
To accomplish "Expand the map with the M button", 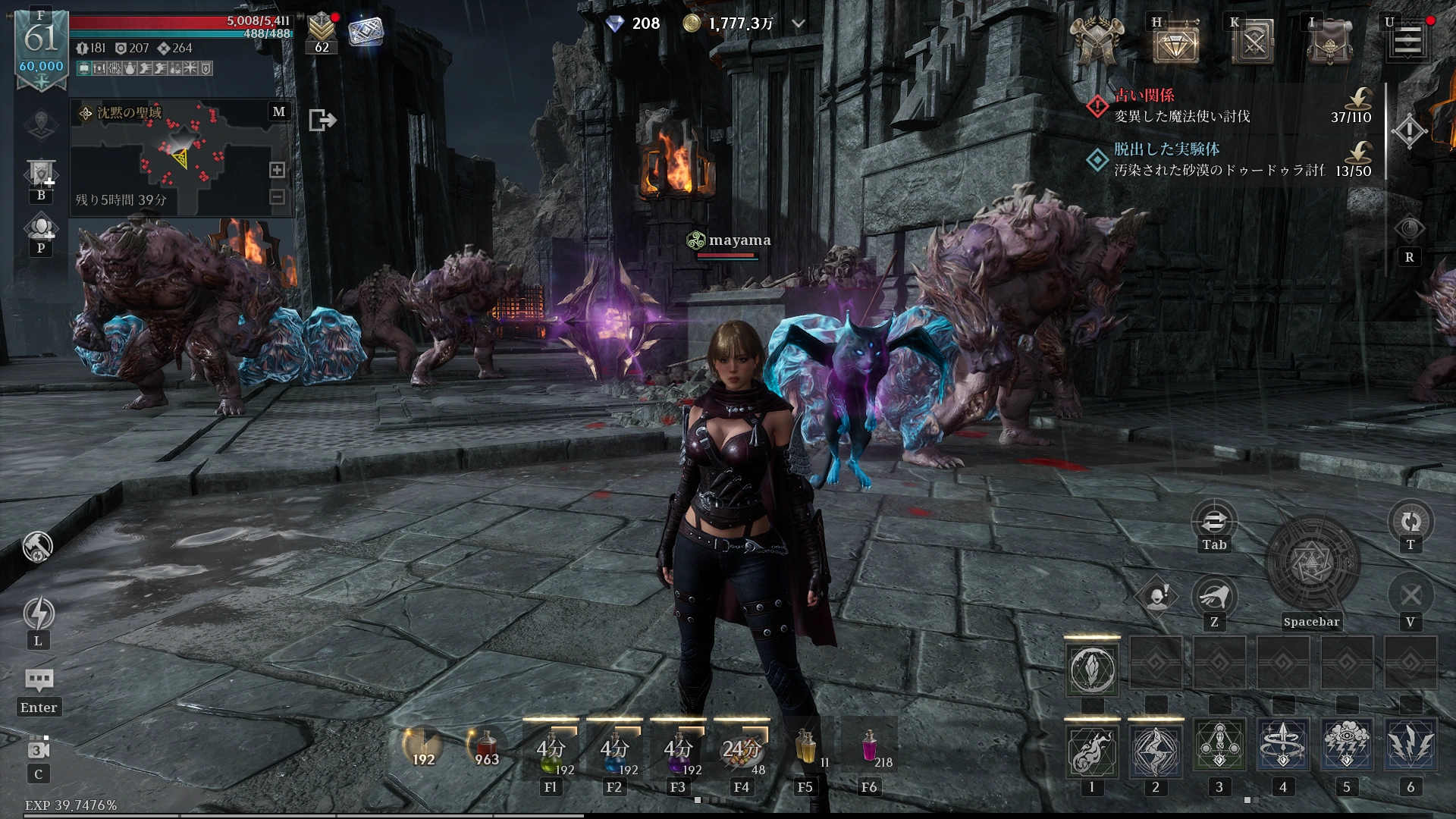I will pyautogui.click(x=279, y=112).
